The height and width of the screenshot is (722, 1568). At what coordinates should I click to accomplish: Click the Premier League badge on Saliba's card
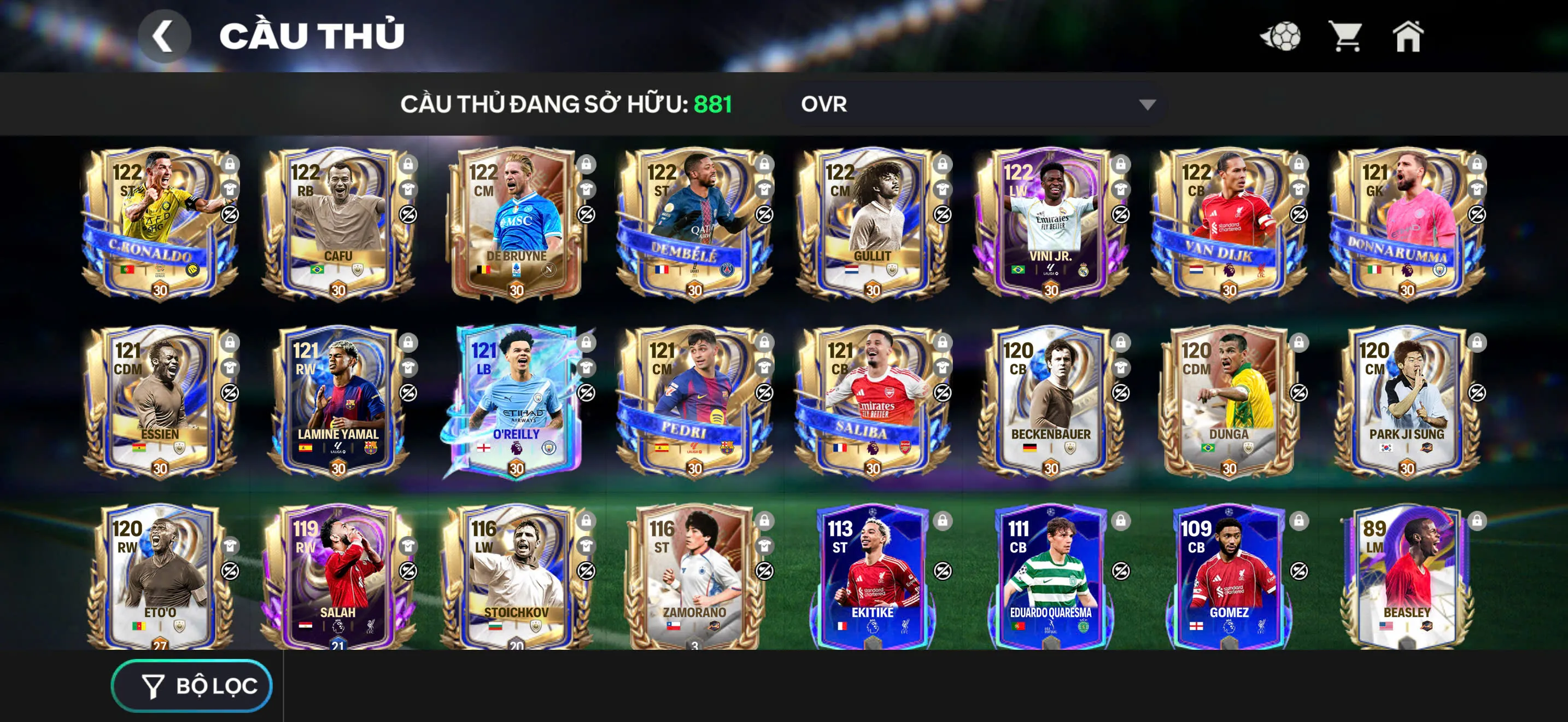tap(873, 449)
